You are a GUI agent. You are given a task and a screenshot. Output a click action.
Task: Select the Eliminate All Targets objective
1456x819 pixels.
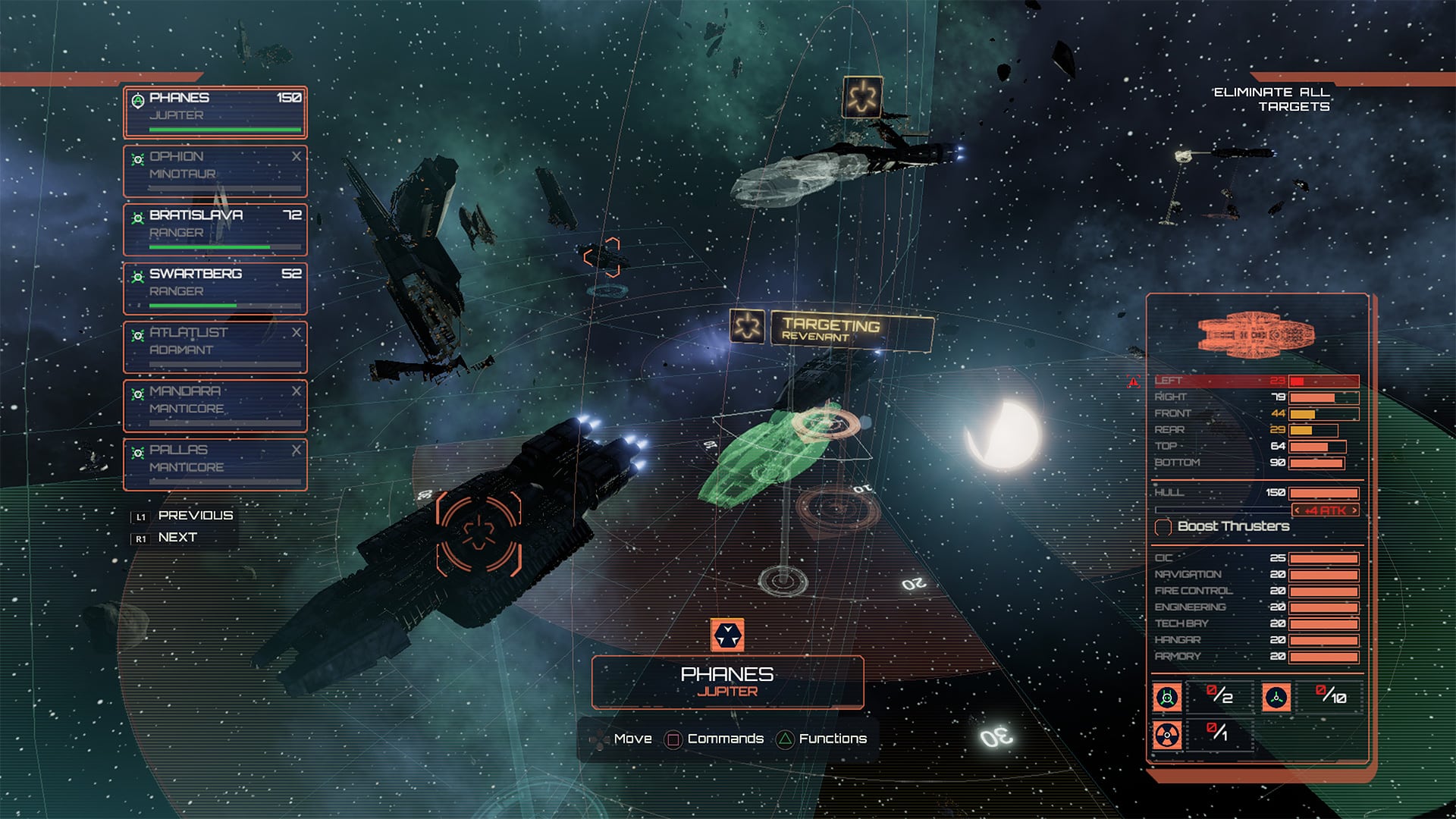[1272, 99]
